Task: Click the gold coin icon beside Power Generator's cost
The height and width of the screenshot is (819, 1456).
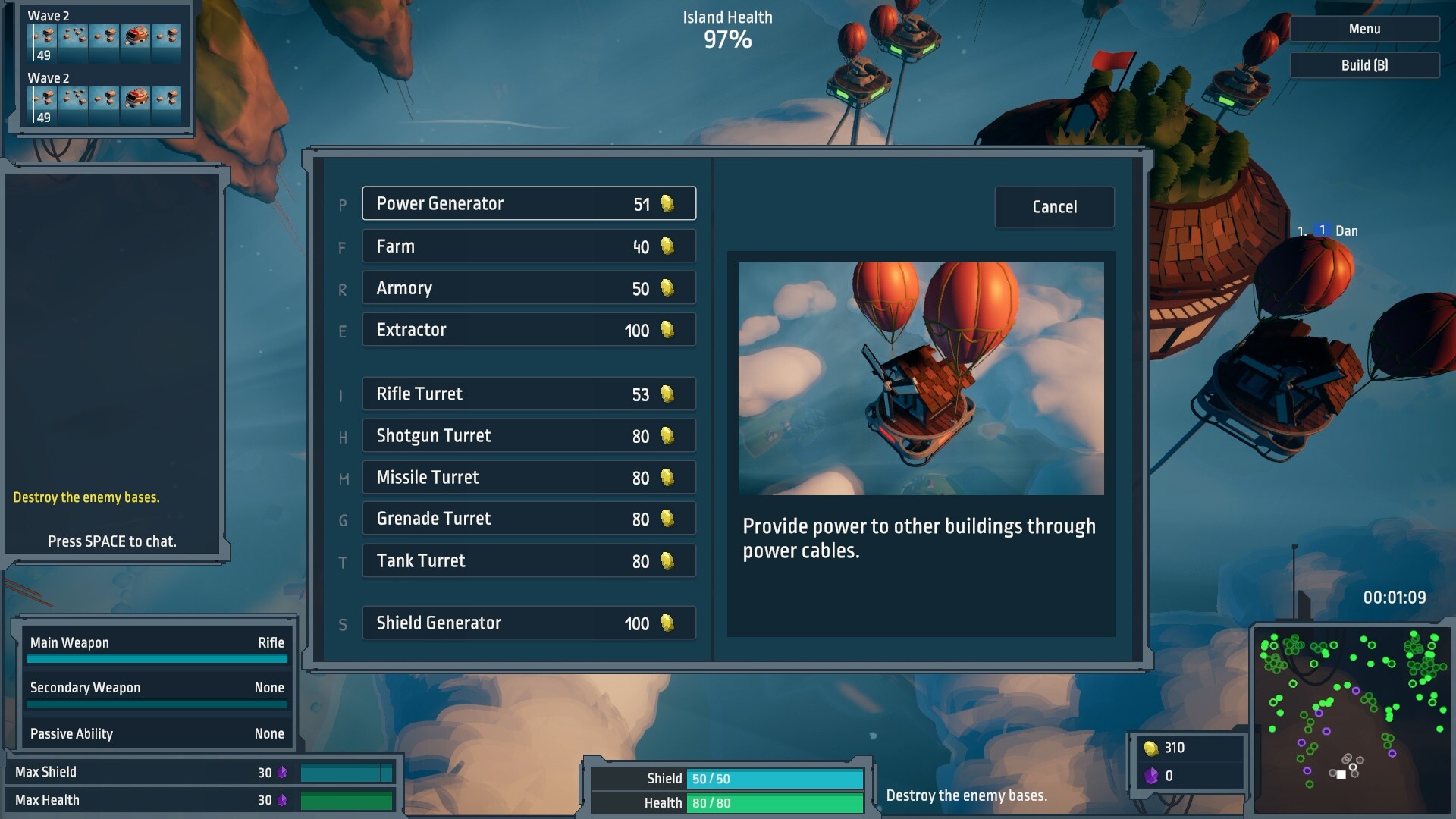Action: click(x=667, y=203)
